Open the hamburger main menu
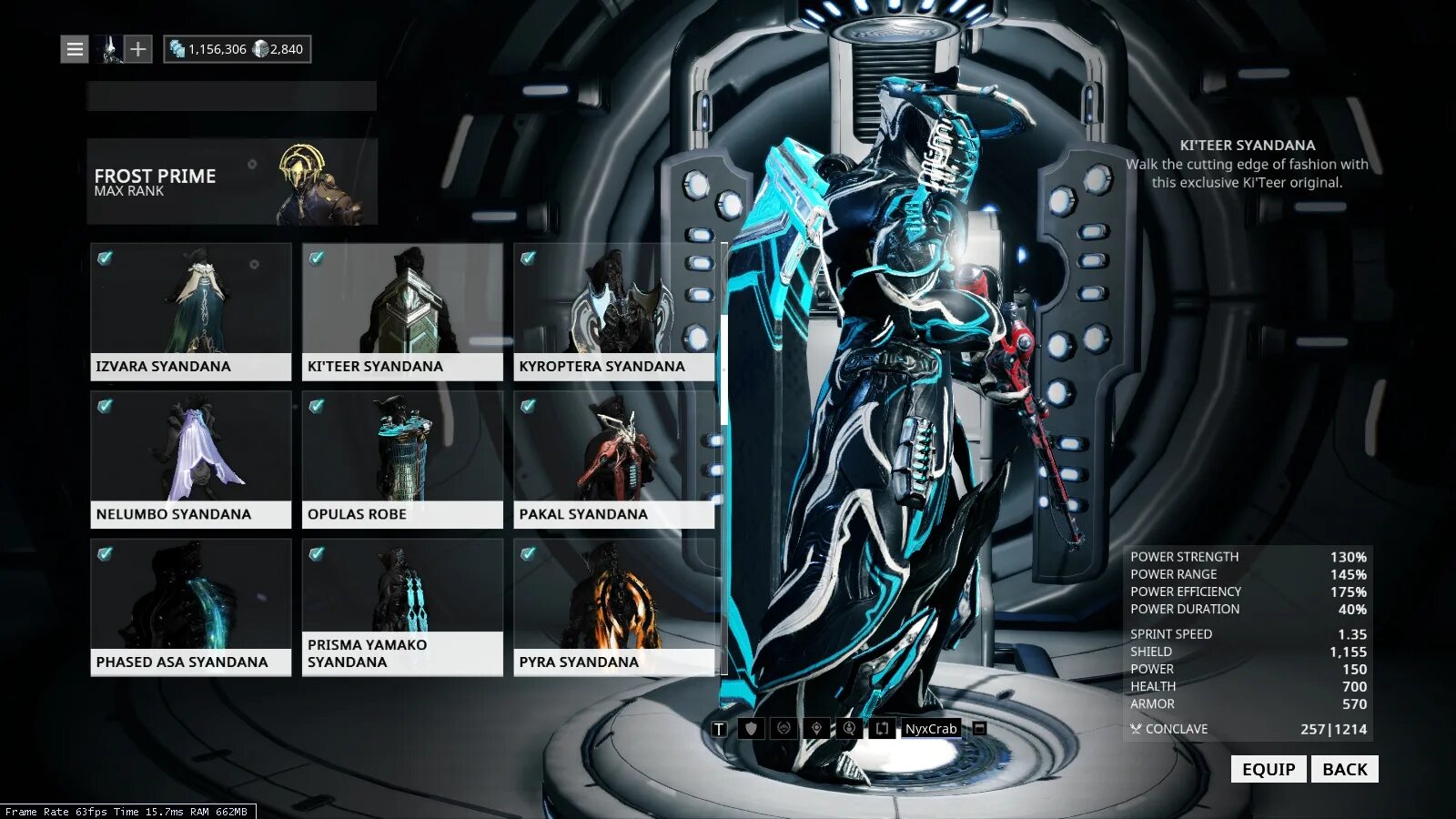 click(x=75, y=49)
